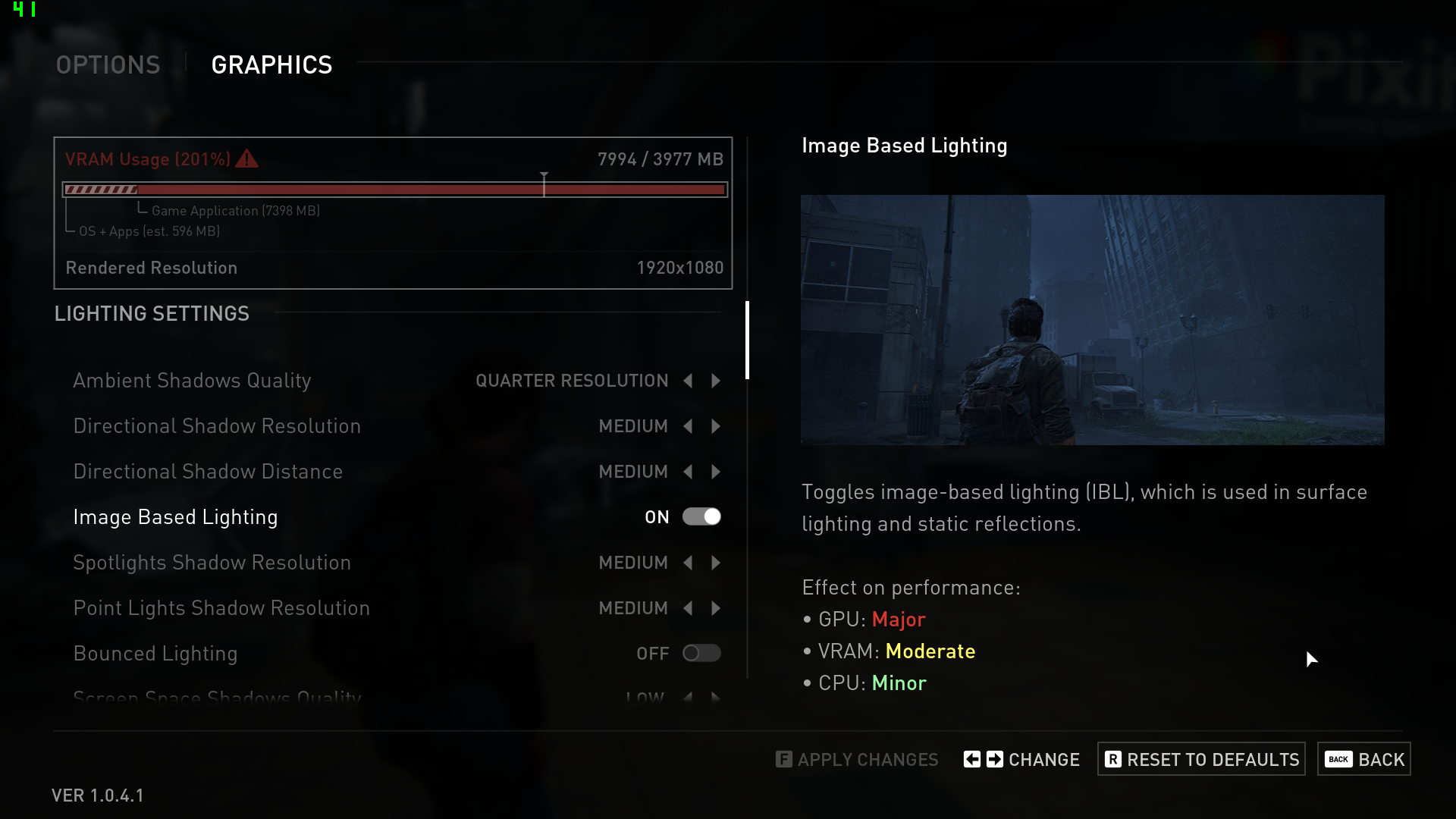This screenshot has width=1456, height=819.
Task: Increase Directional Shadow Distance setting
Action: point(716,472)
